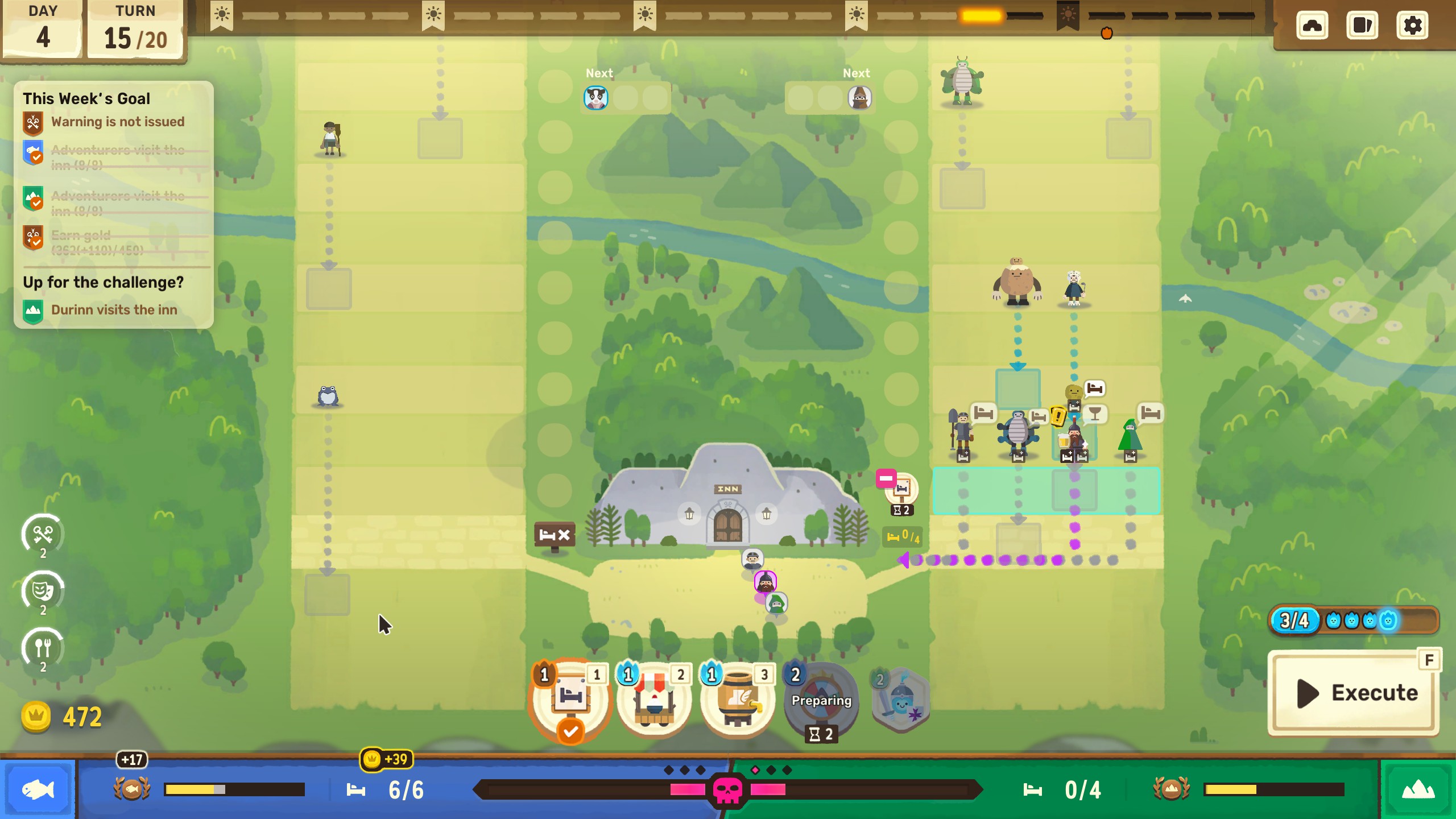1456x819 pixels.
Task: Select the blue slime knight card
Action: click(x=901, y=701)
